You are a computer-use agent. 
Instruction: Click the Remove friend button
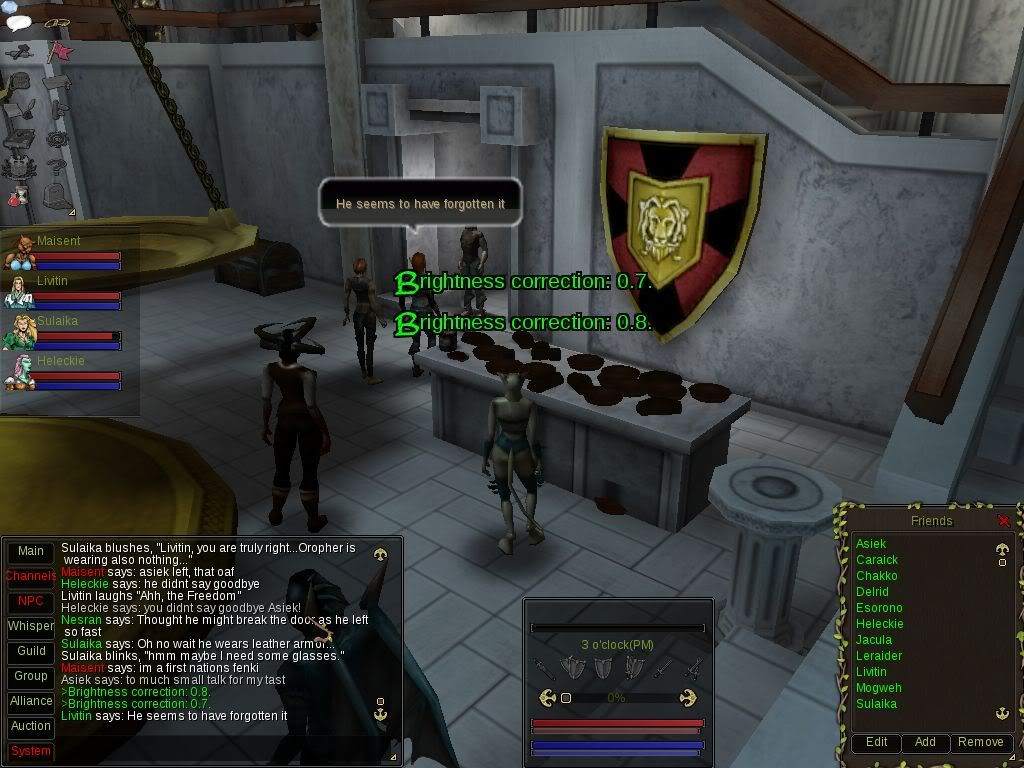[x=980, y=742]
